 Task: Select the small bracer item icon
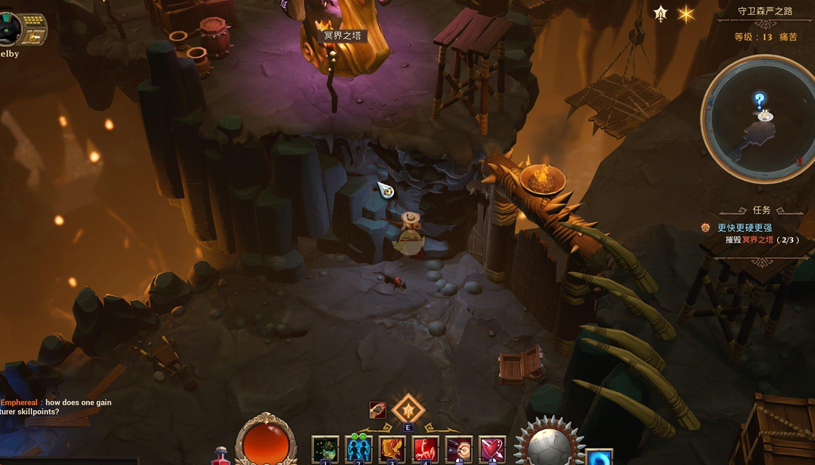coord(377,410)
